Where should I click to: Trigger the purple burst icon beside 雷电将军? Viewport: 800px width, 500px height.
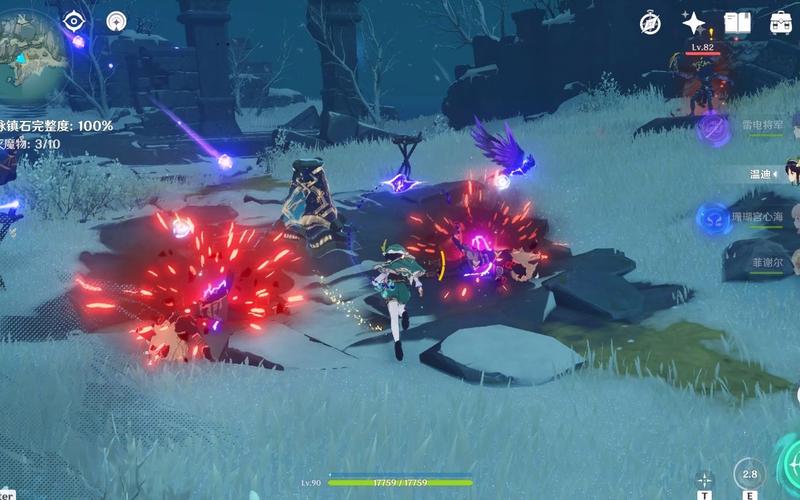[x=713, y=127]
